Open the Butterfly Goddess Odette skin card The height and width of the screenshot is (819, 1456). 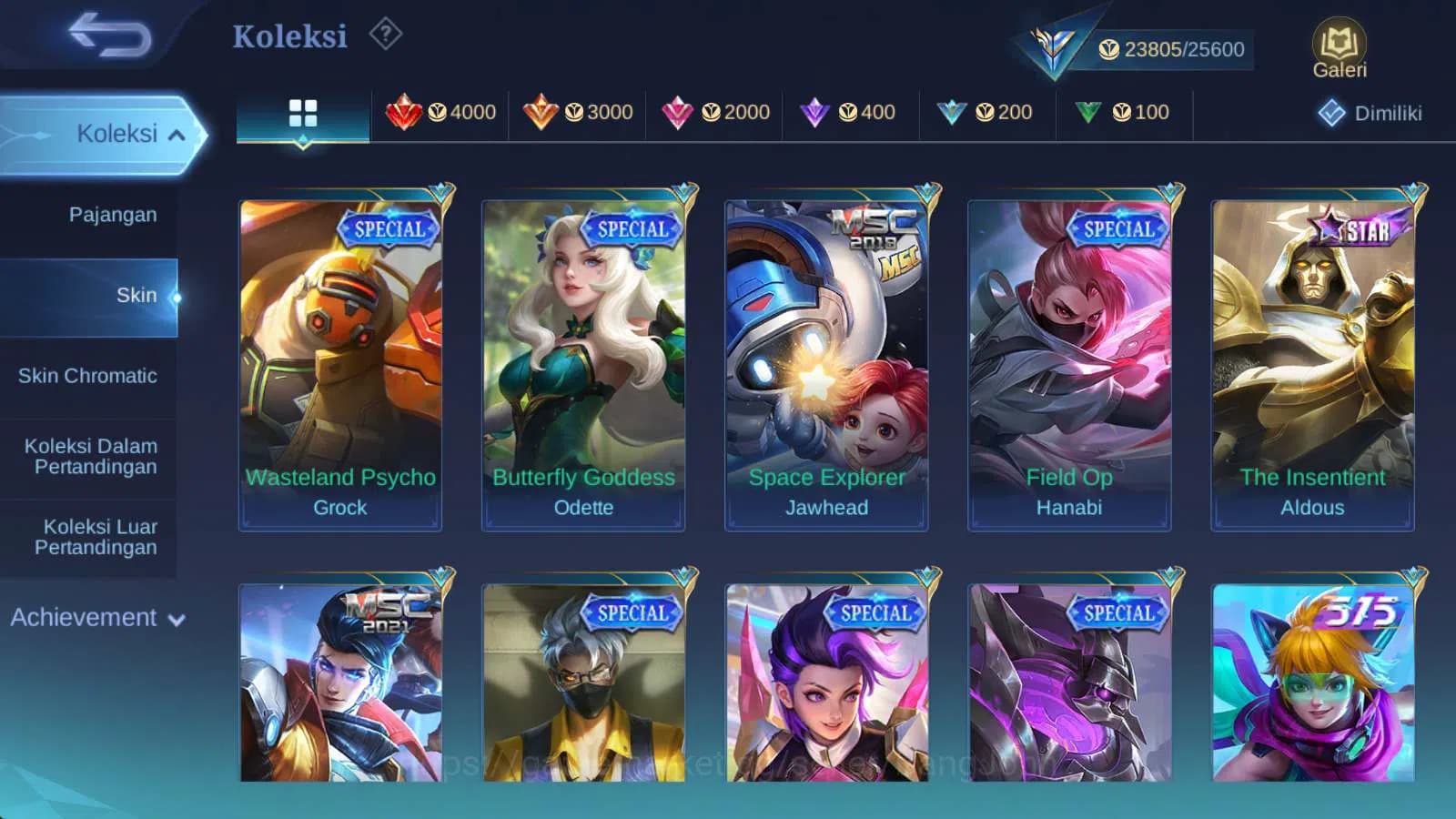click(x=582, y=359)
